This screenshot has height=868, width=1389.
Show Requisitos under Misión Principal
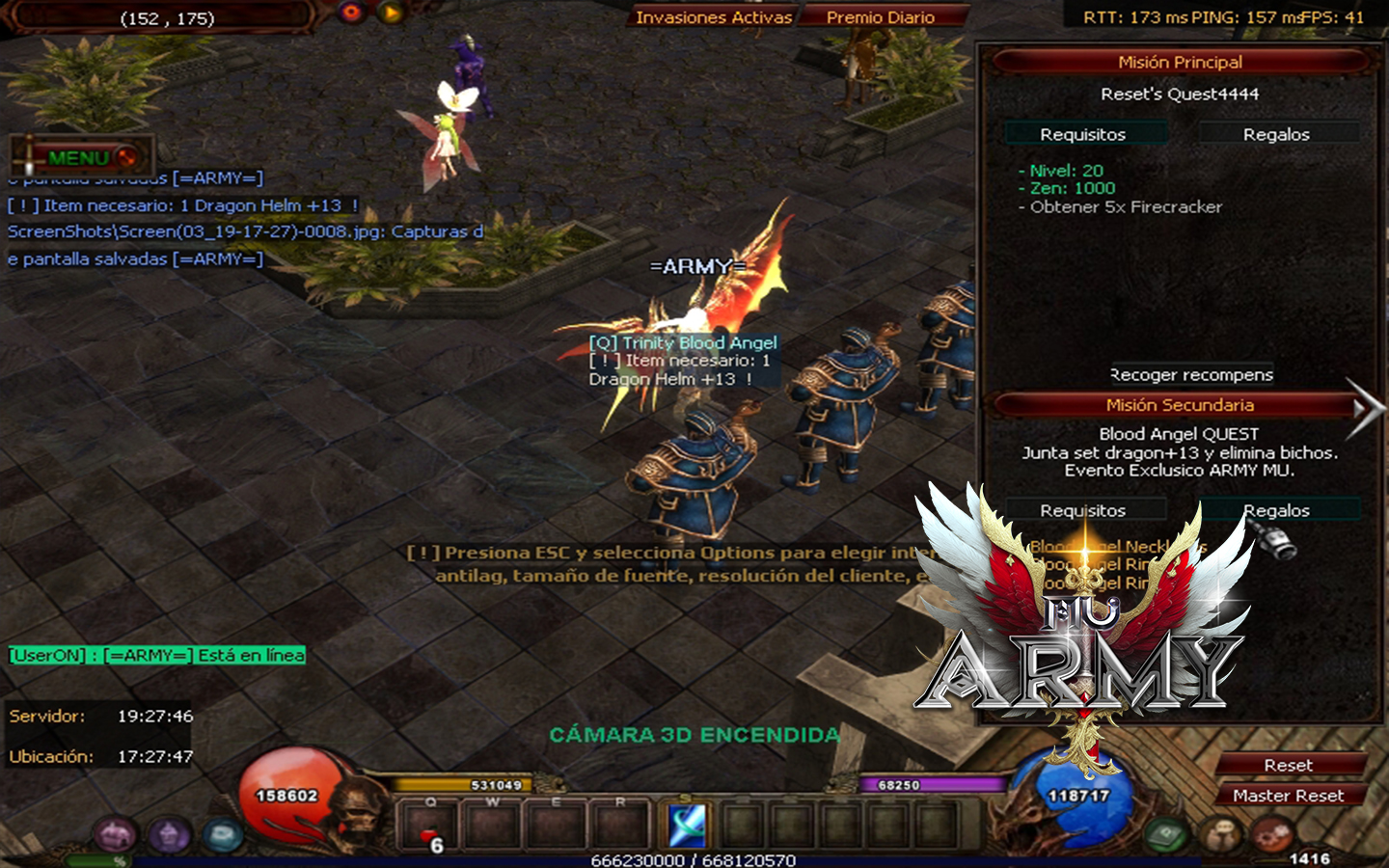click(1082, 134)
